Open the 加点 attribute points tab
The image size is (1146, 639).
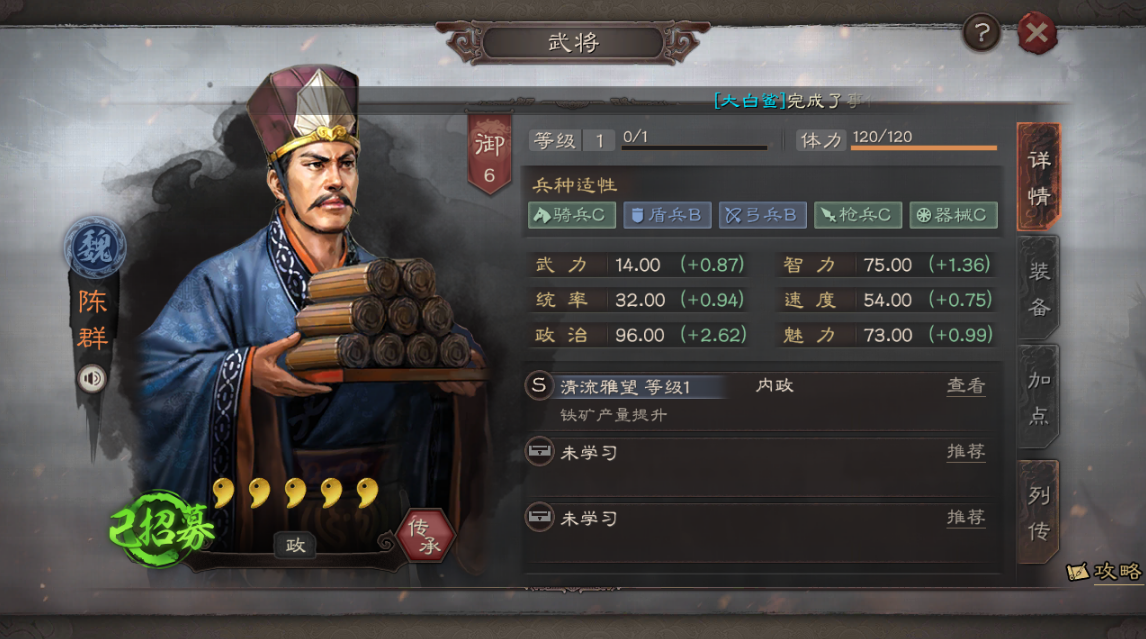1039,397
